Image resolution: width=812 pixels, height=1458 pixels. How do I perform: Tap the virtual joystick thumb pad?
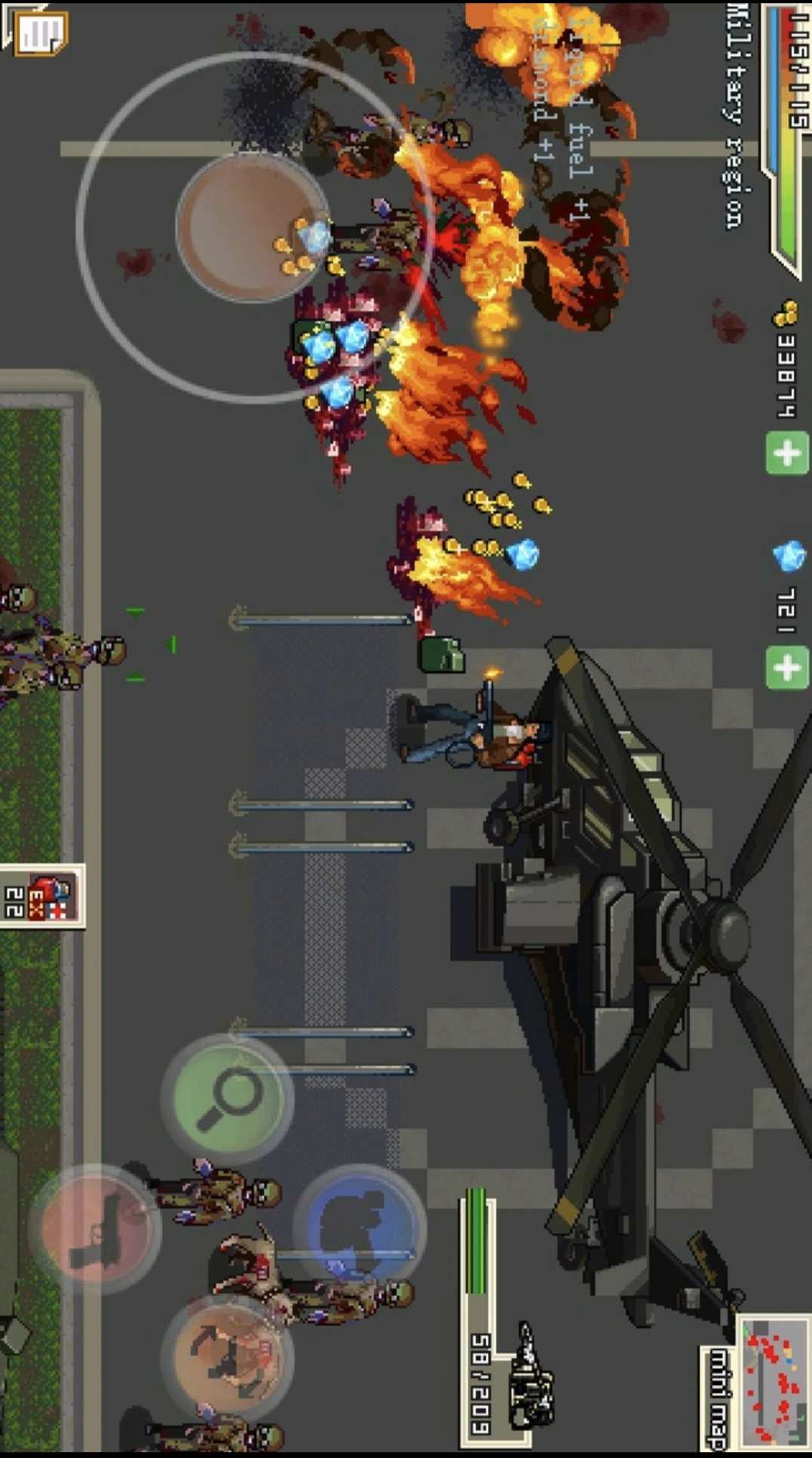[252, 226]
